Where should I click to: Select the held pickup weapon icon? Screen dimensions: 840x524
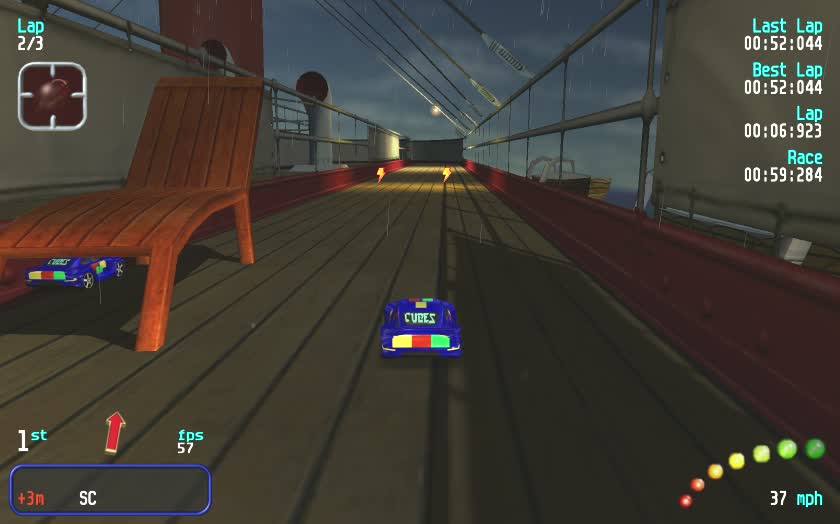click(x=52, y=96)
